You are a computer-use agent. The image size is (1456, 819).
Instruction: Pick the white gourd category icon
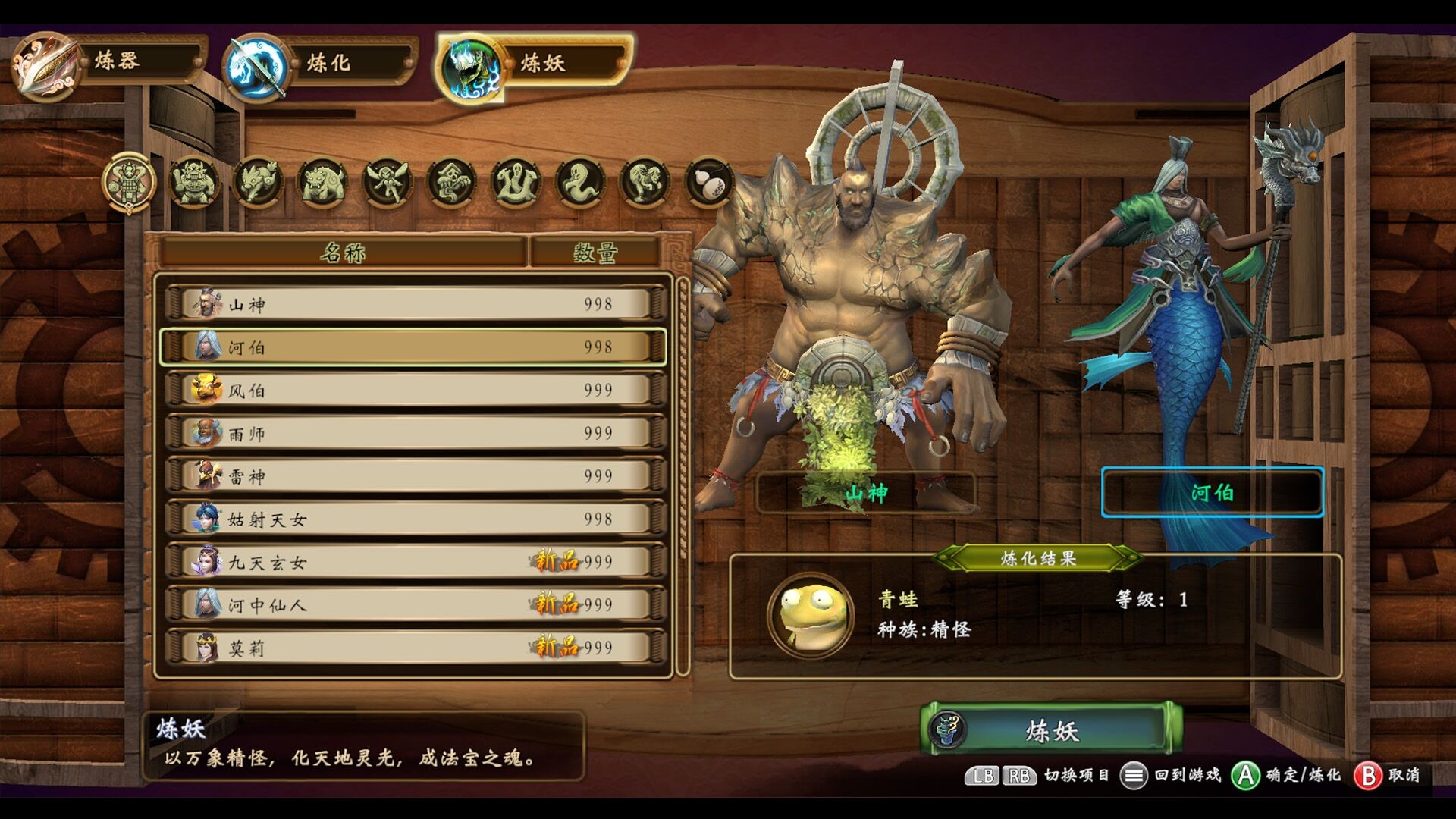710,183
